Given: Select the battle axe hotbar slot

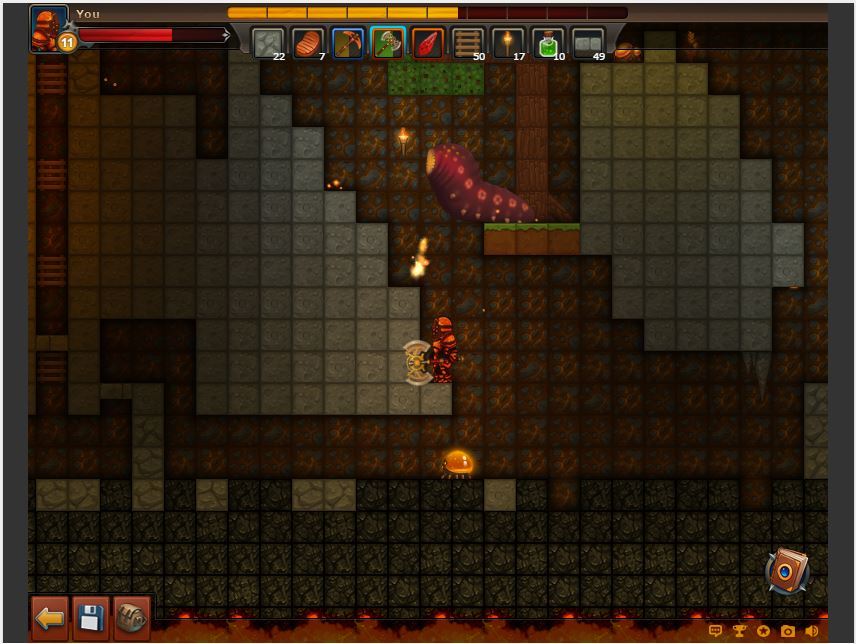Looking at the screenshot, I should 388,44.
